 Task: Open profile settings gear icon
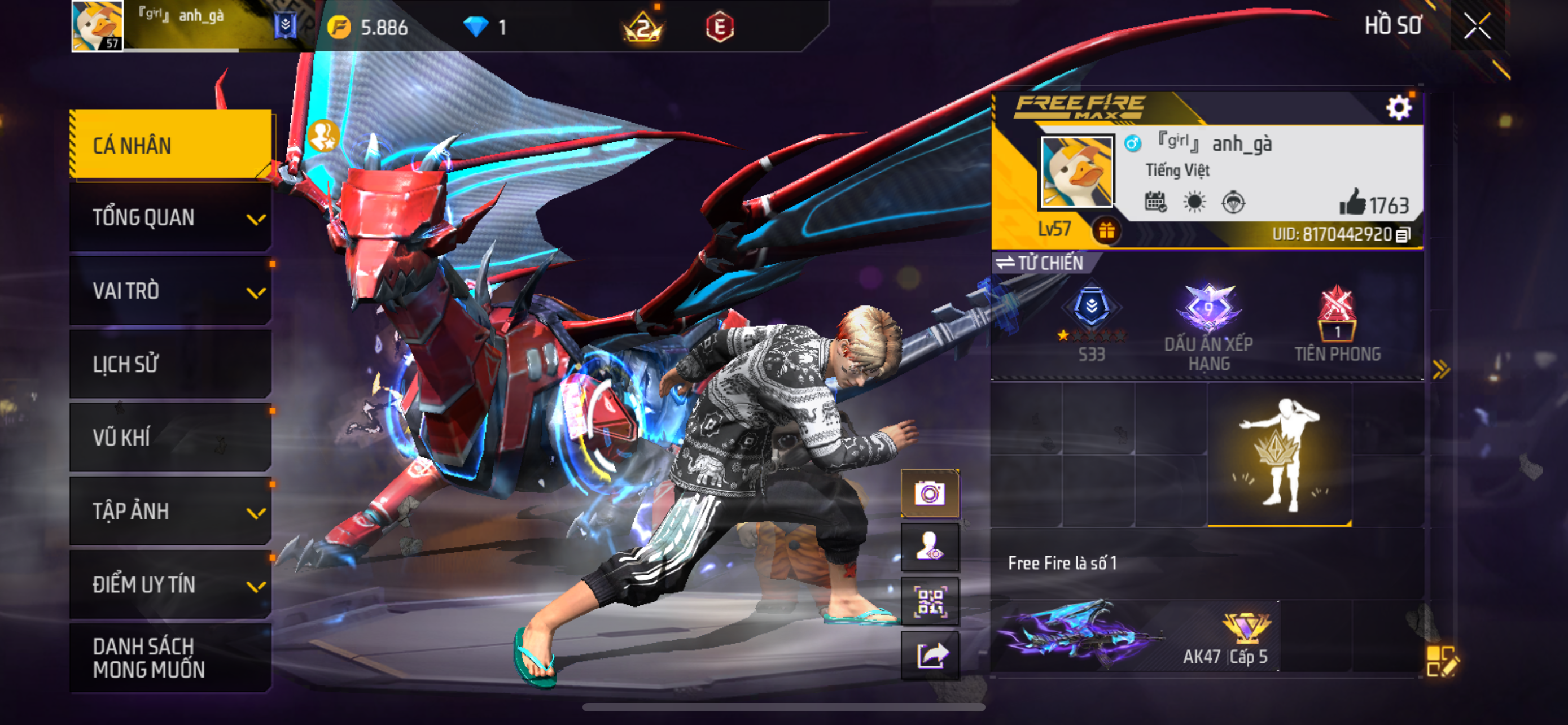1398,108
